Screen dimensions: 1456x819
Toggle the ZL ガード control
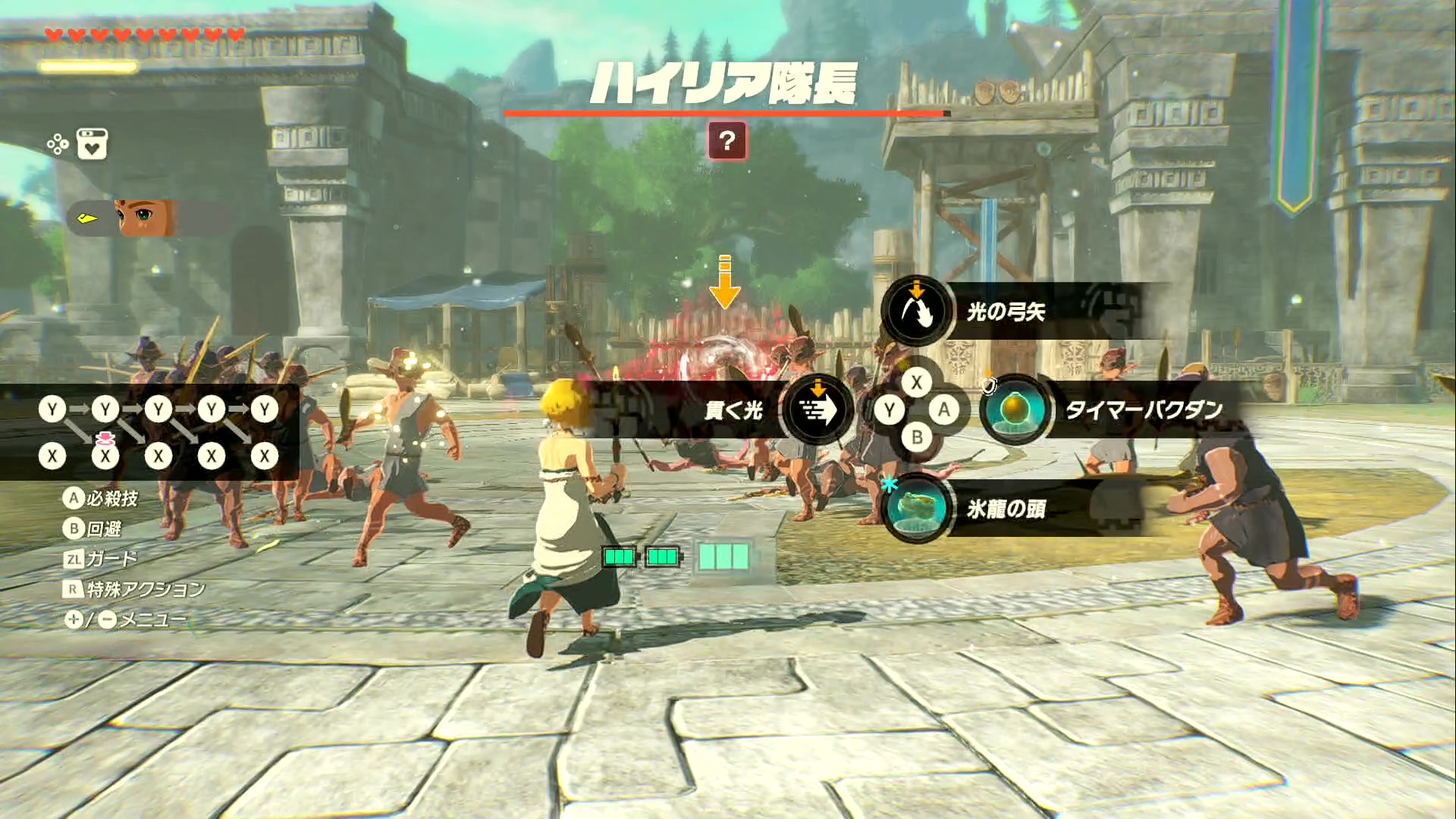coord(72,559)
